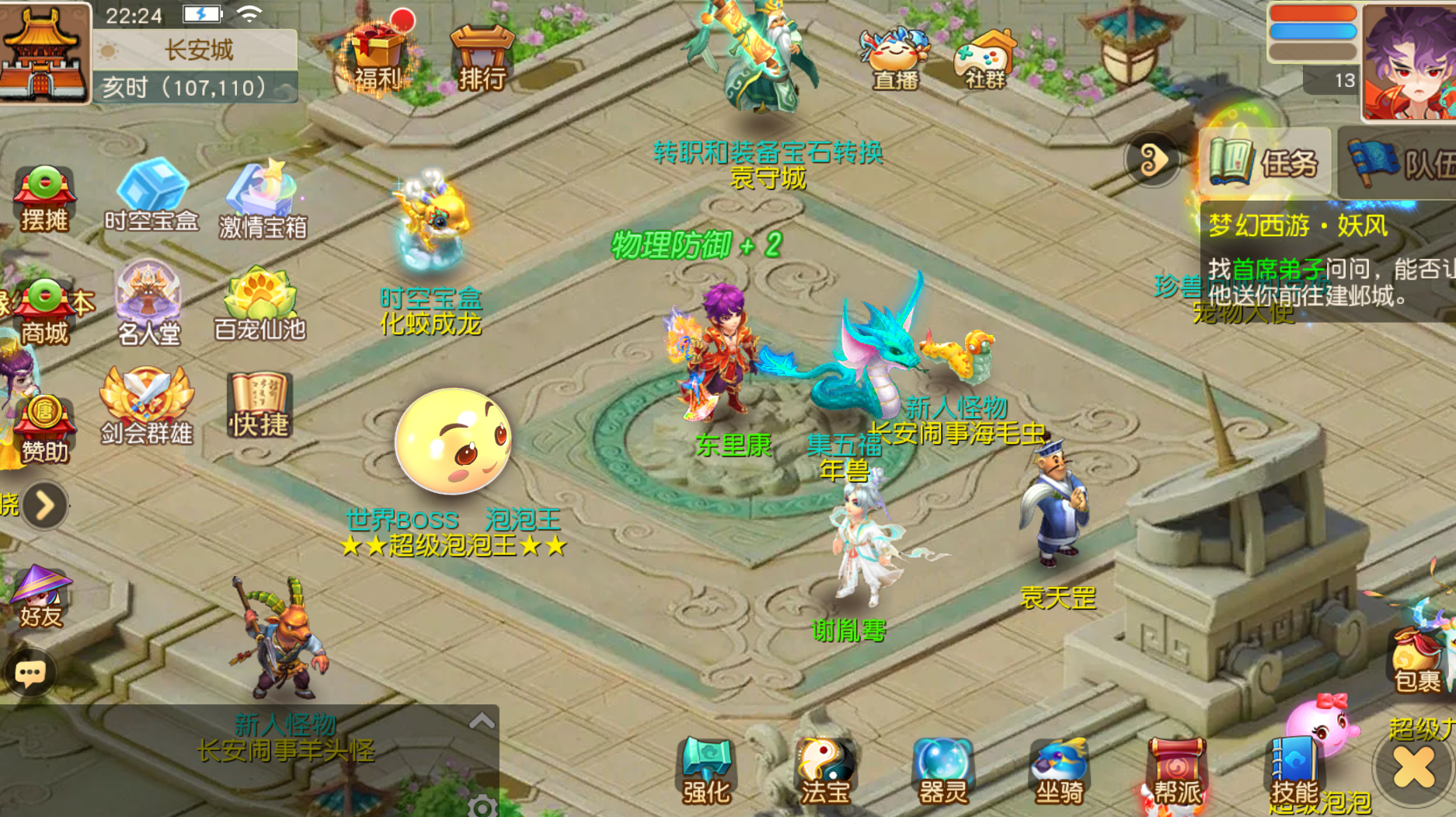Open the 激情宝箱 treasure chest

[x=263, y=199]
